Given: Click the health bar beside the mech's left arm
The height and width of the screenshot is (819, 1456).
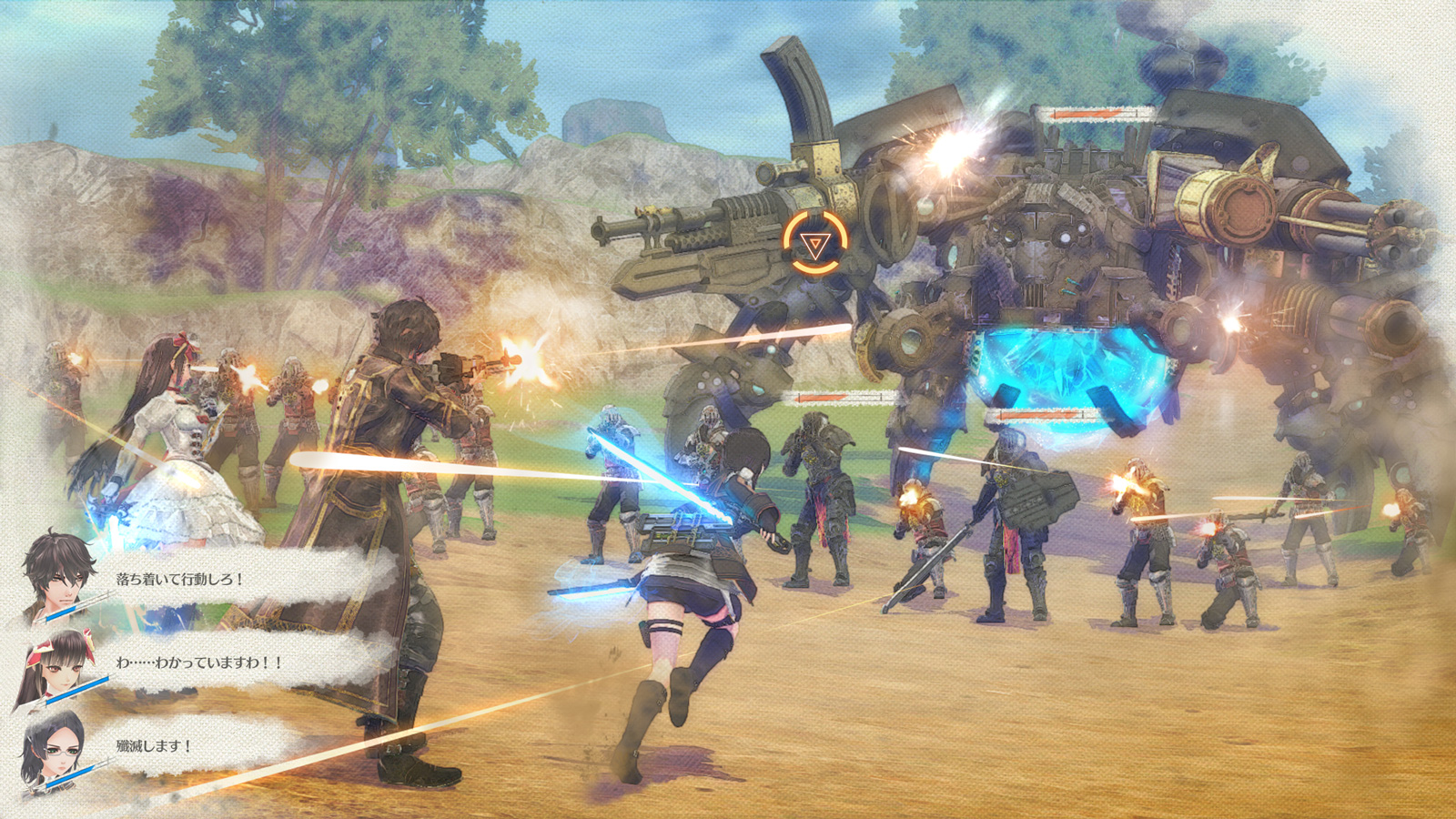Looking at the screenshot, I should coord(842,398).
